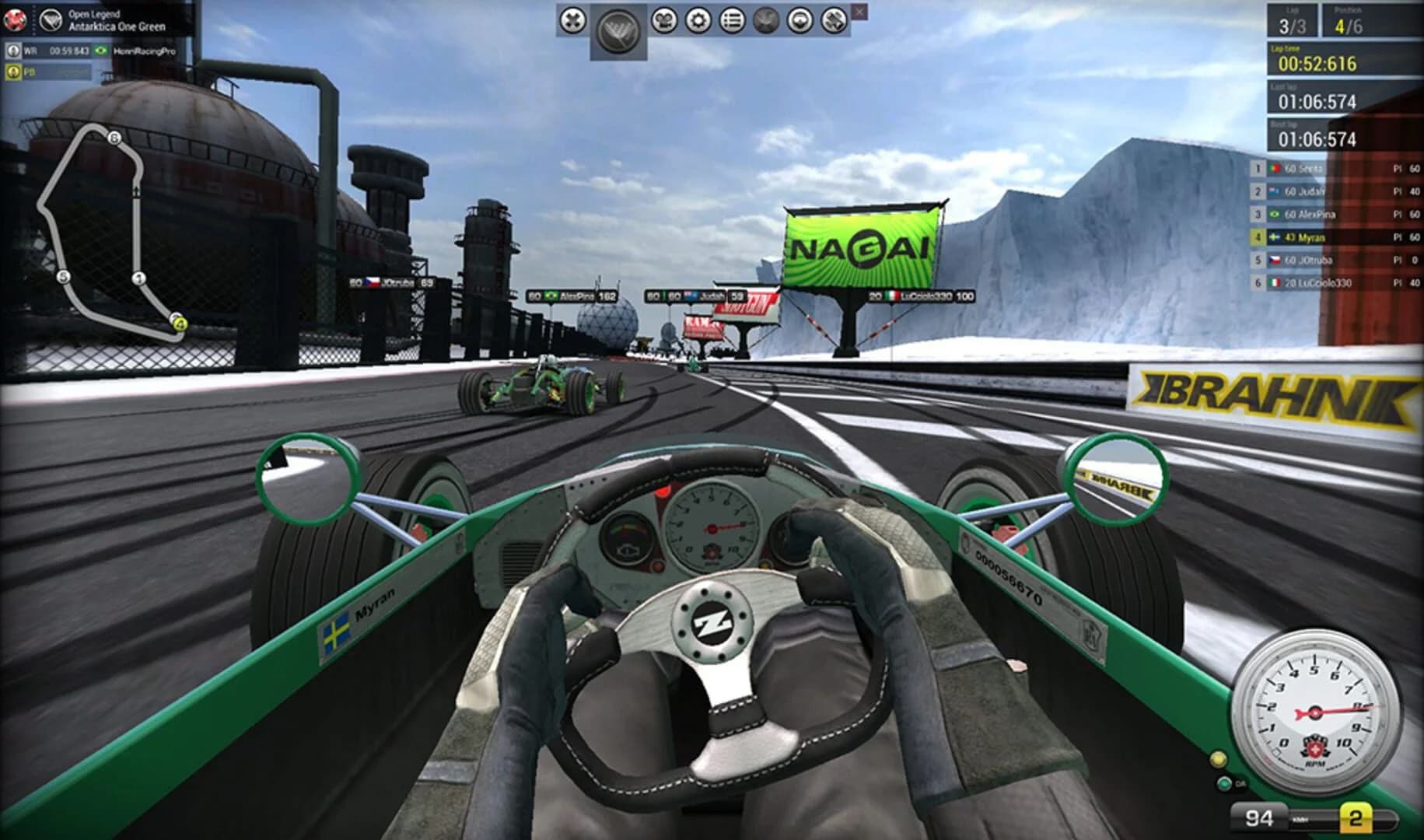Click the list icon in the top toolbar

(733, 21)
